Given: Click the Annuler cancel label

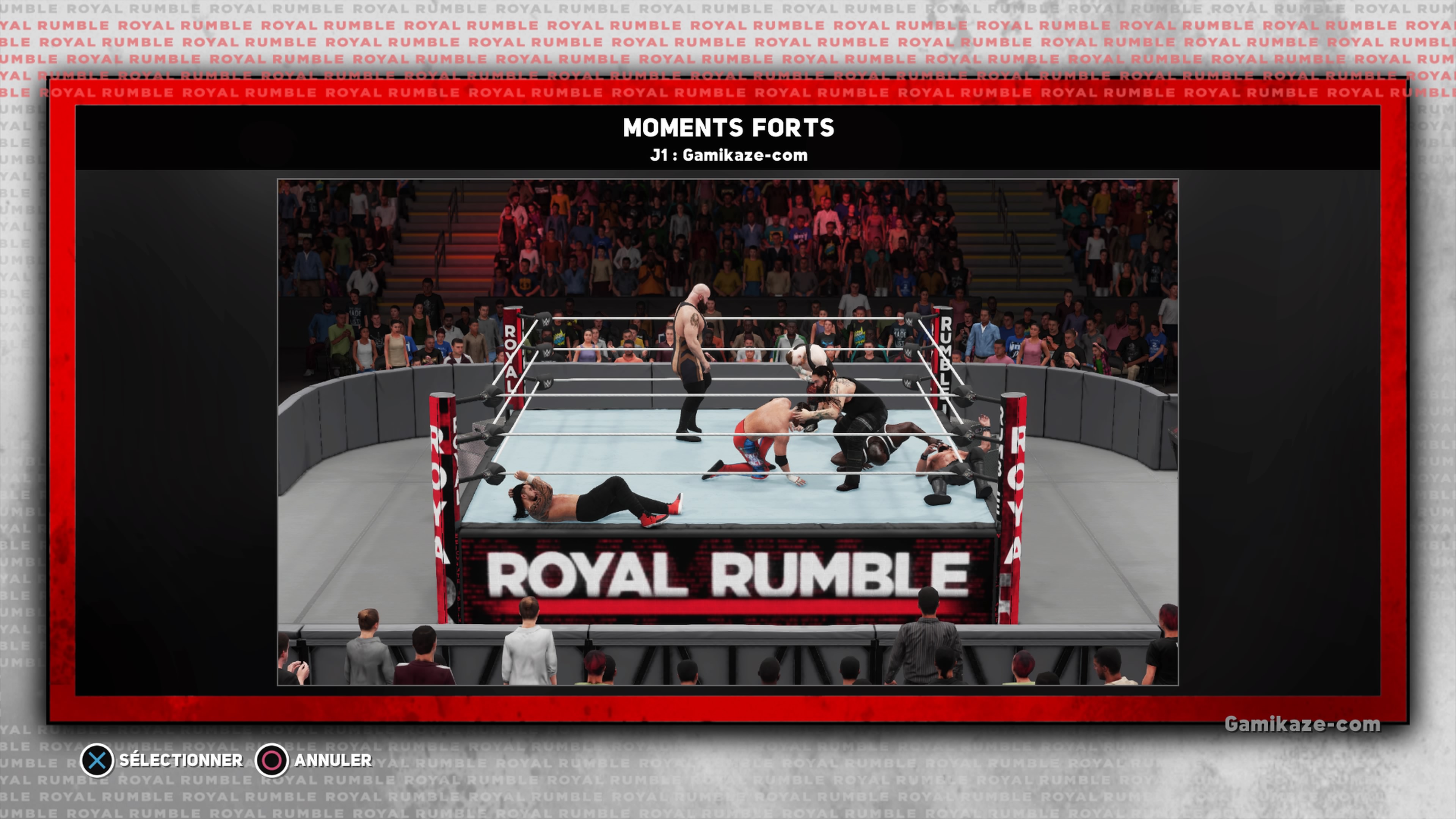Looking at the screenshot, I should 333,760.
